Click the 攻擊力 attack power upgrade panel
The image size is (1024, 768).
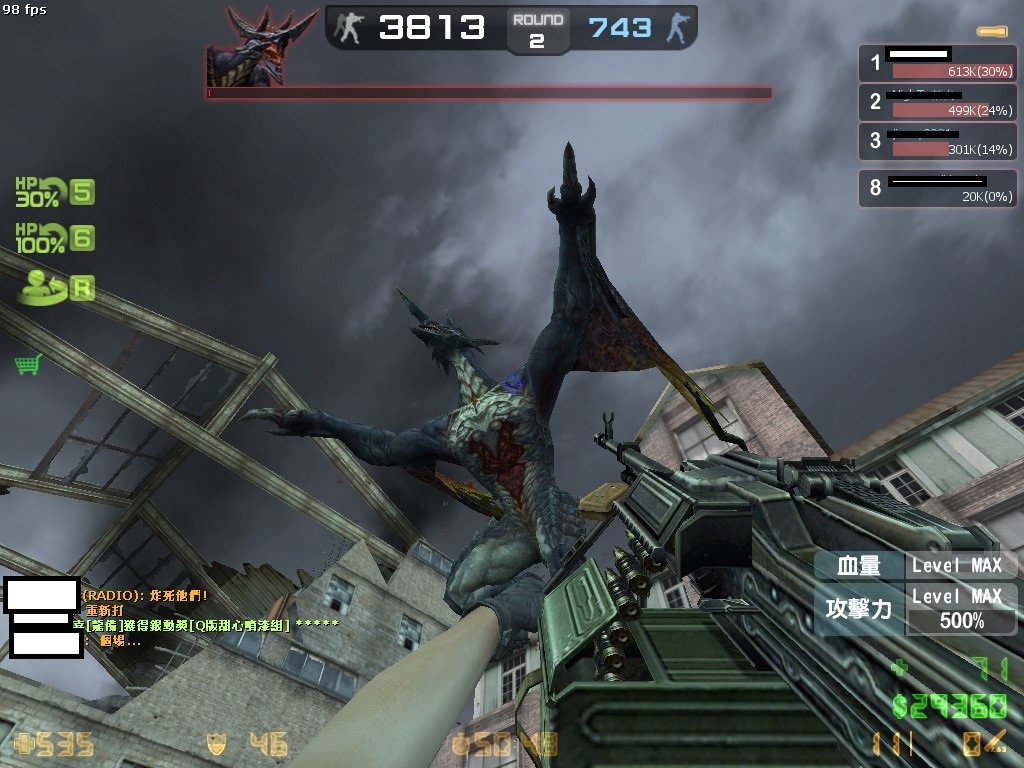click(x=915, y=608)
